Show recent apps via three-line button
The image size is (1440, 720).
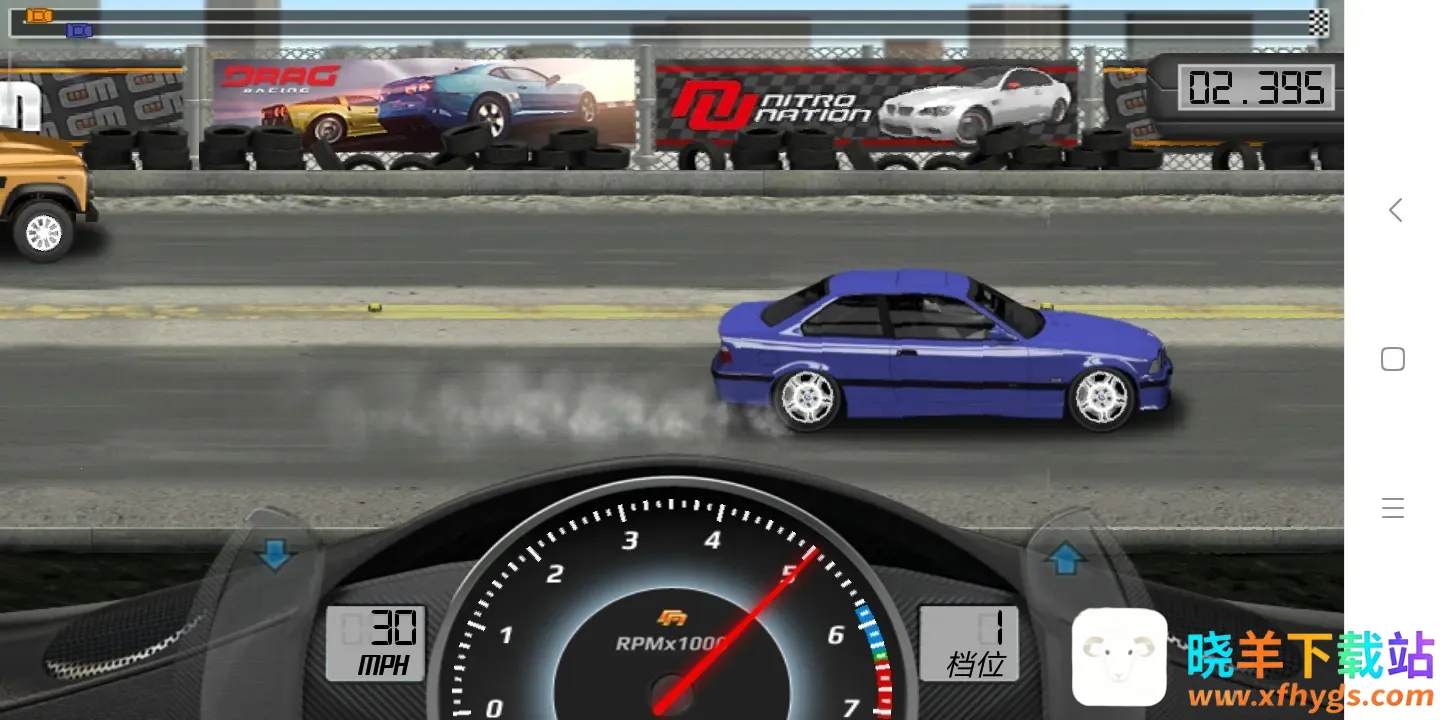[1393, 508]
